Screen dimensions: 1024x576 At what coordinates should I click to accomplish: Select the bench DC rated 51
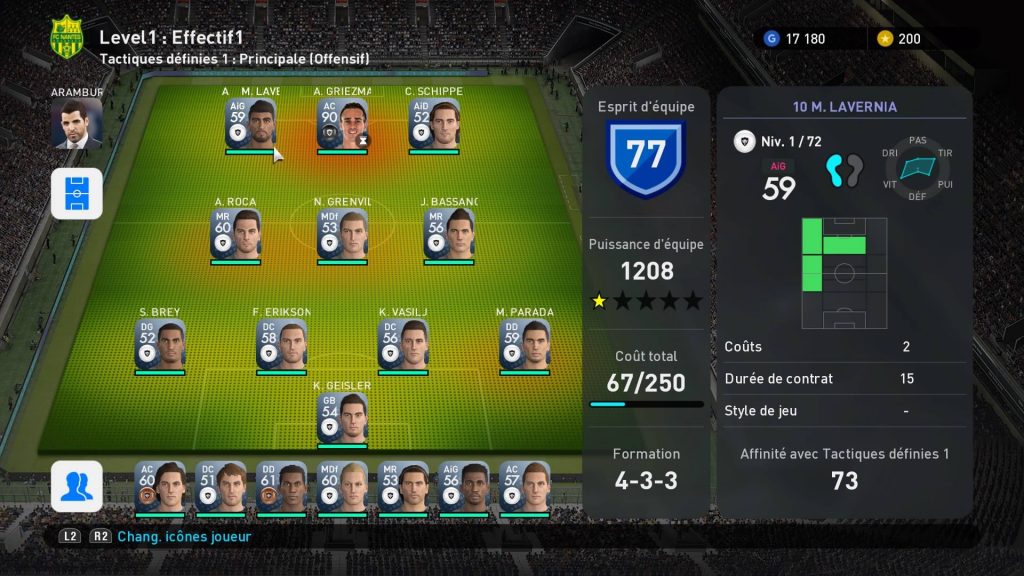click(x=221, y=486)
